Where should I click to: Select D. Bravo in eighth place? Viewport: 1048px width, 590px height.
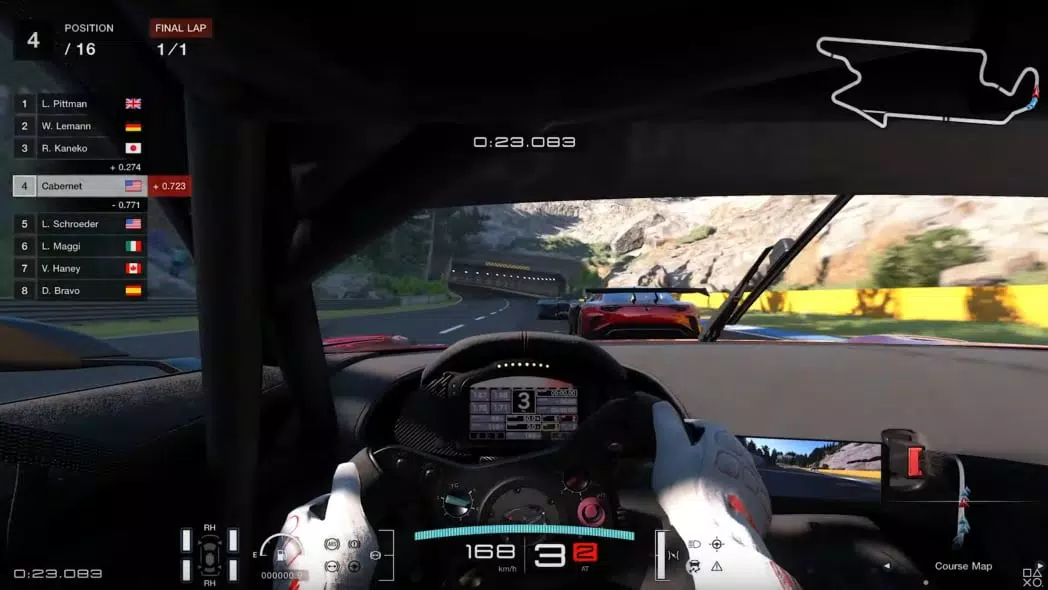click(80, 290)
